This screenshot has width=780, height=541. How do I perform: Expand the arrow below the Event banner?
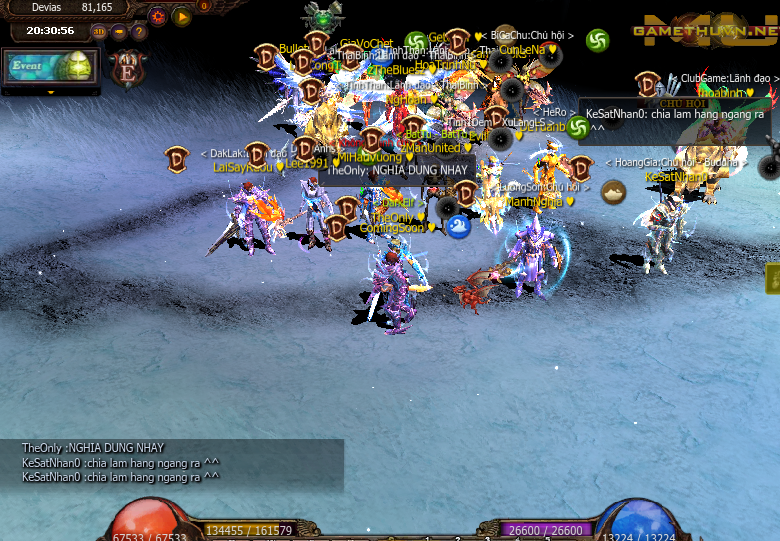pos(50,93)
